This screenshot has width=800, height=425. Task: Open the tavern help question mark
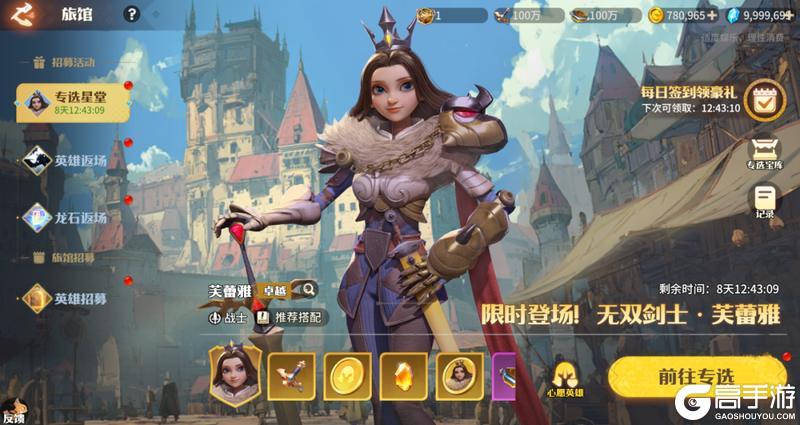pos(131,14)
